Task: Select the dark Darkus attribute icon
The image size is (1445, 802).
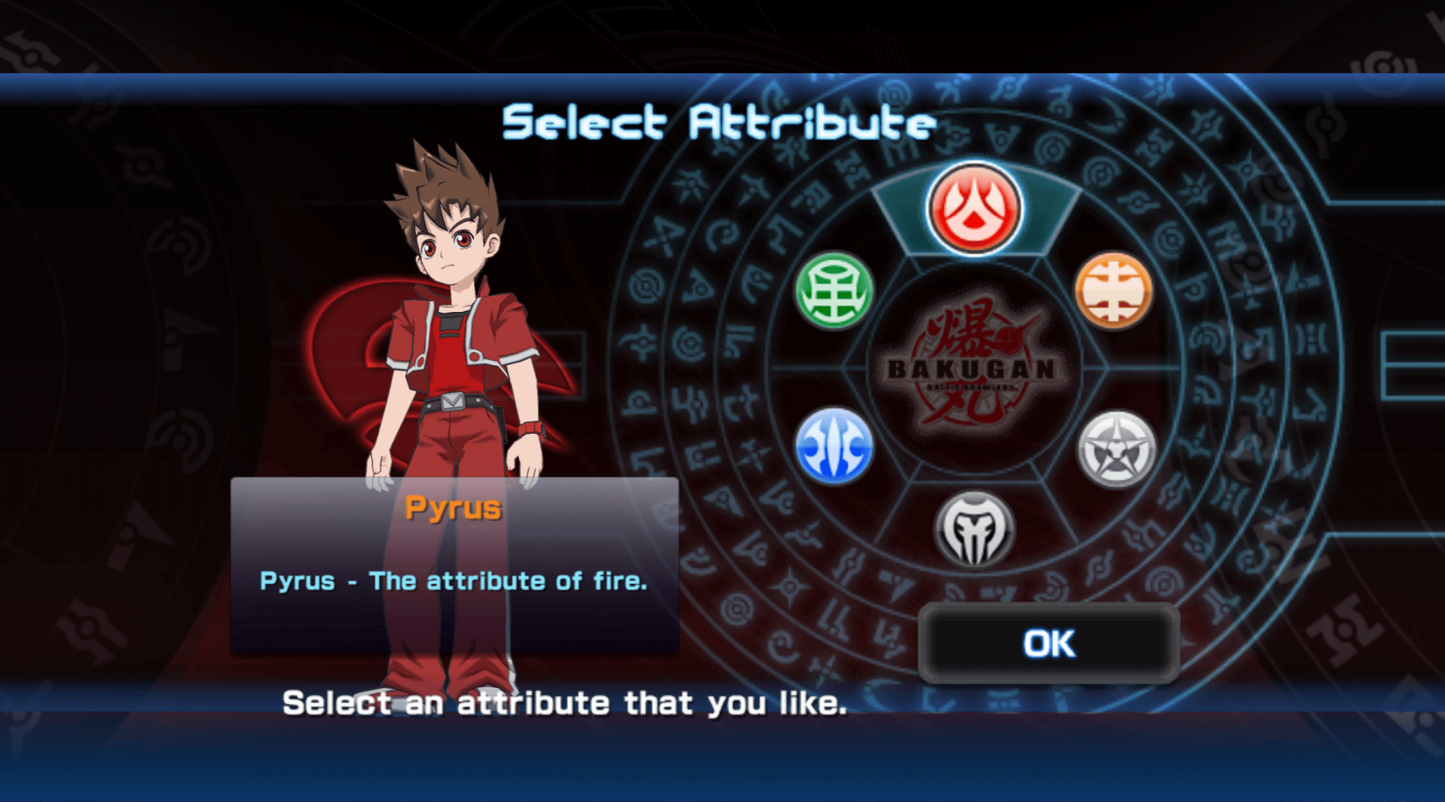Action: pos(975,530)
